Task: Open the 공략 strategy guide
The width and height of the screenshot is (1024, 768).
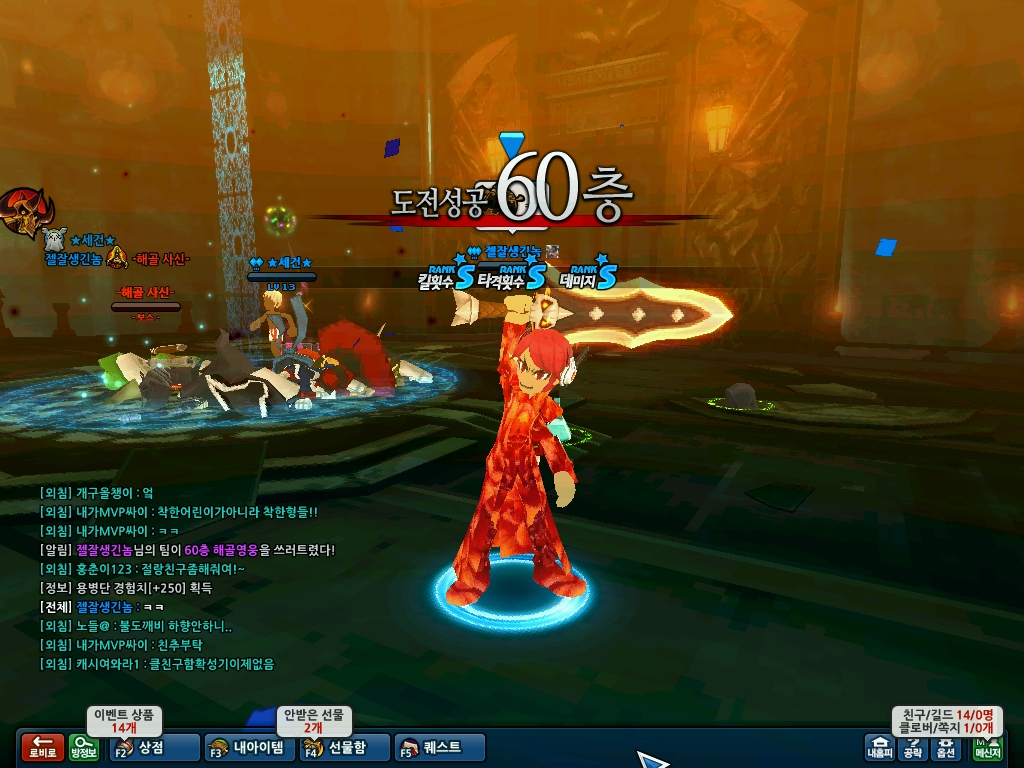Action: 912,747
